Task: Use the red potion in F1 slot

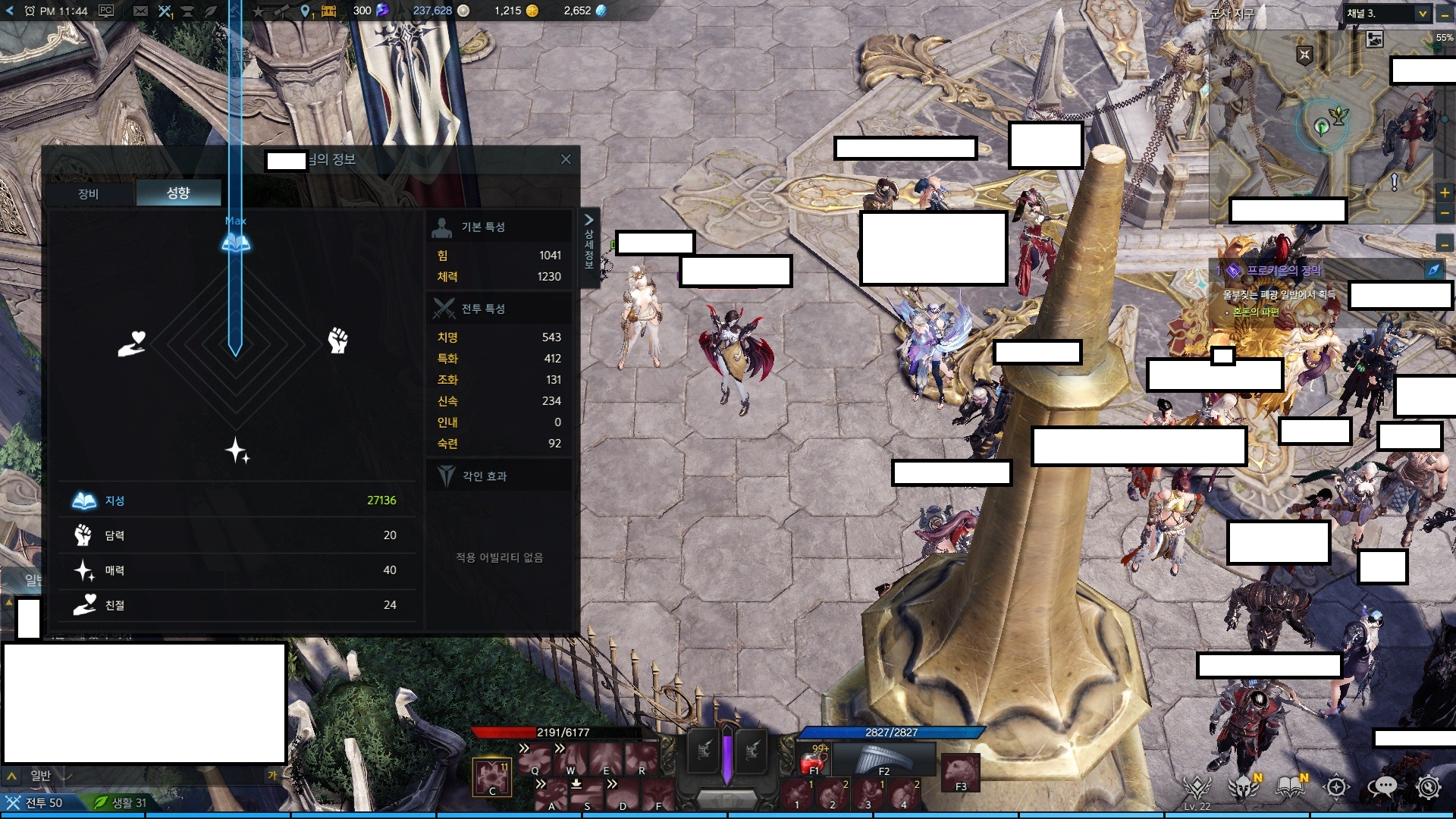Action: click(x=815, y=760)
